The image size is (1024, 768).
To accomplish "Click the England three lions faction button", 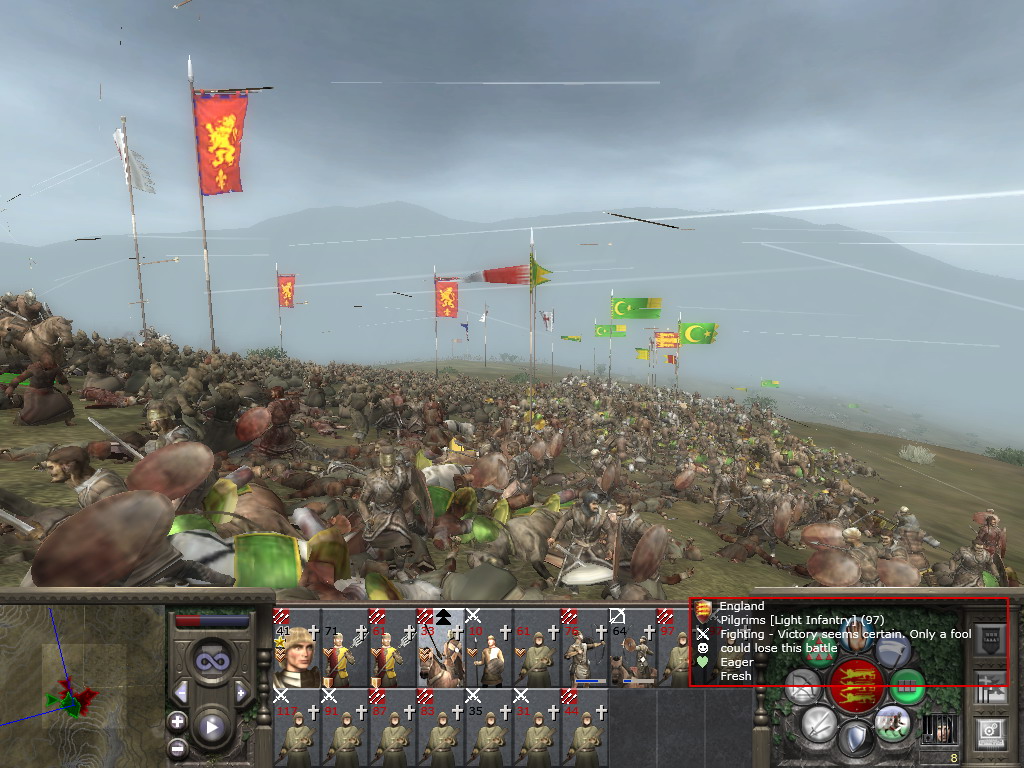I will [x=856, y=685].
